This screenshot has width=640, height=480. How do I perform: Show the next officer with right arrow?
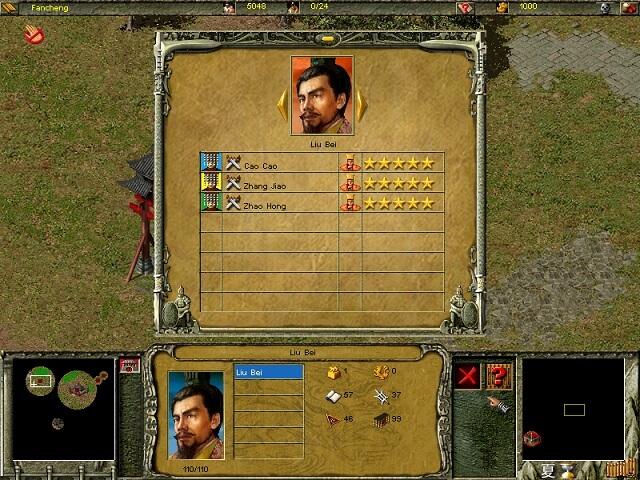(x=360, y=103)
